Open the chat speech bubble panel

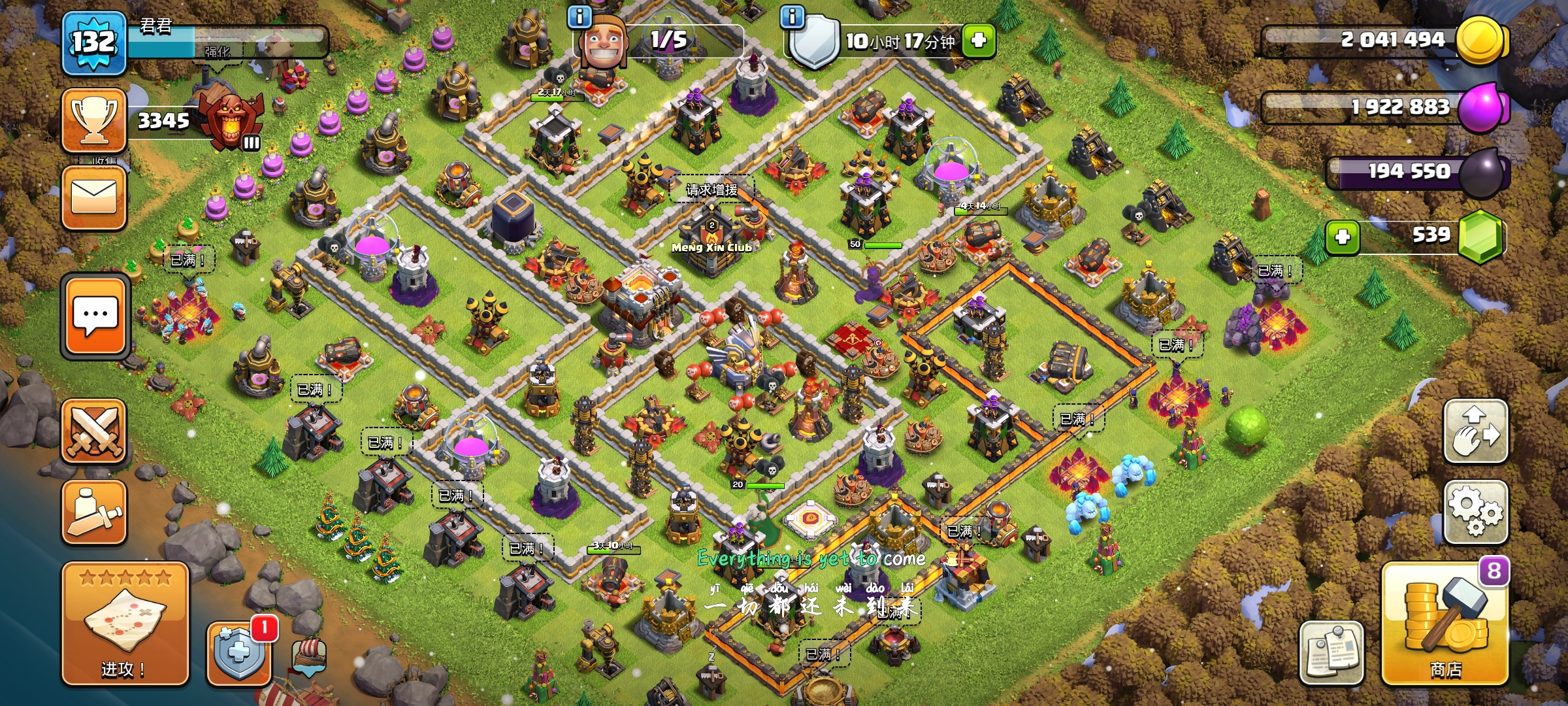click(95, 316)
